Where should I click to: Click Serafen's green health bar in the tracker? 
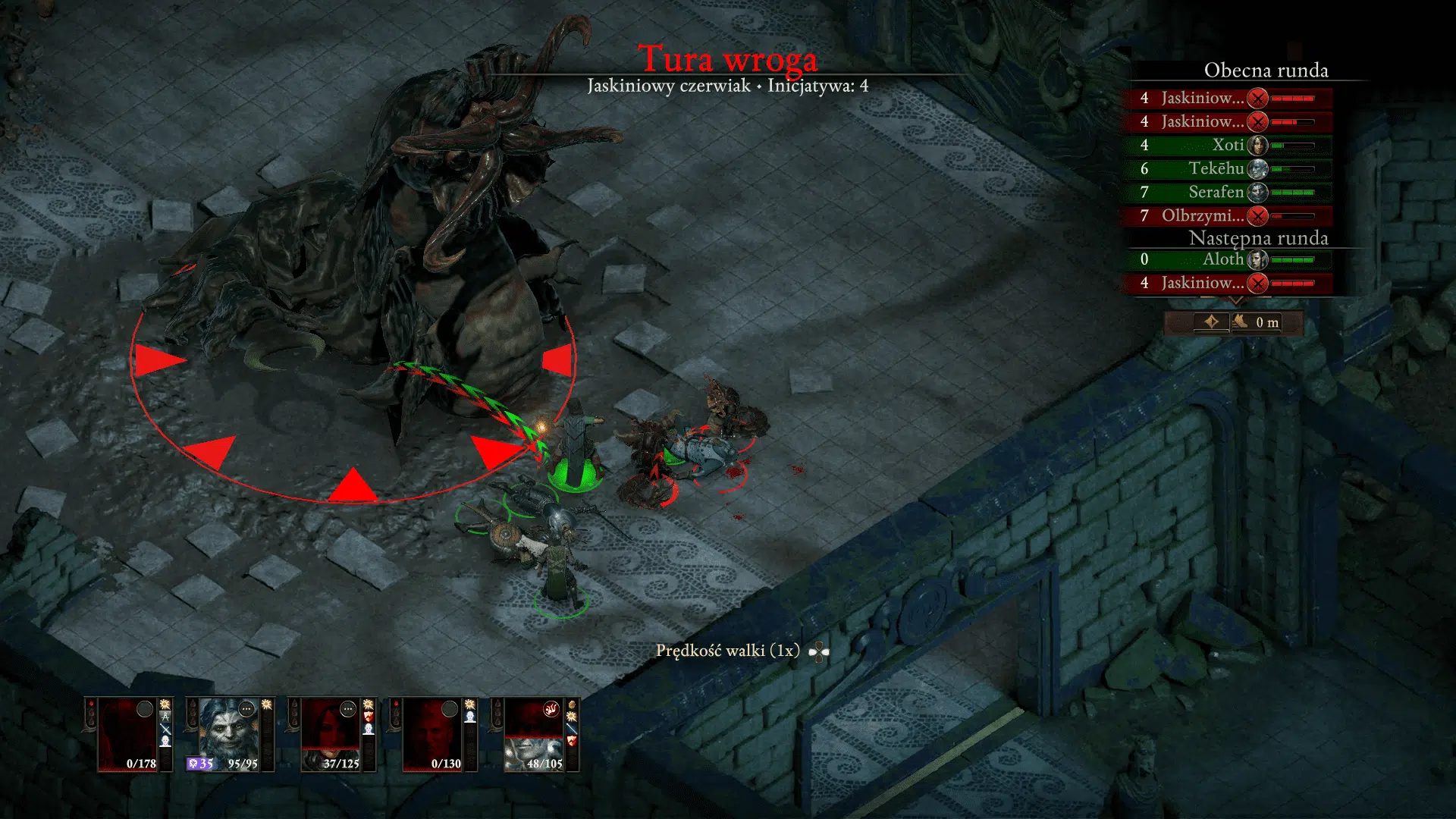(1291, 192)
